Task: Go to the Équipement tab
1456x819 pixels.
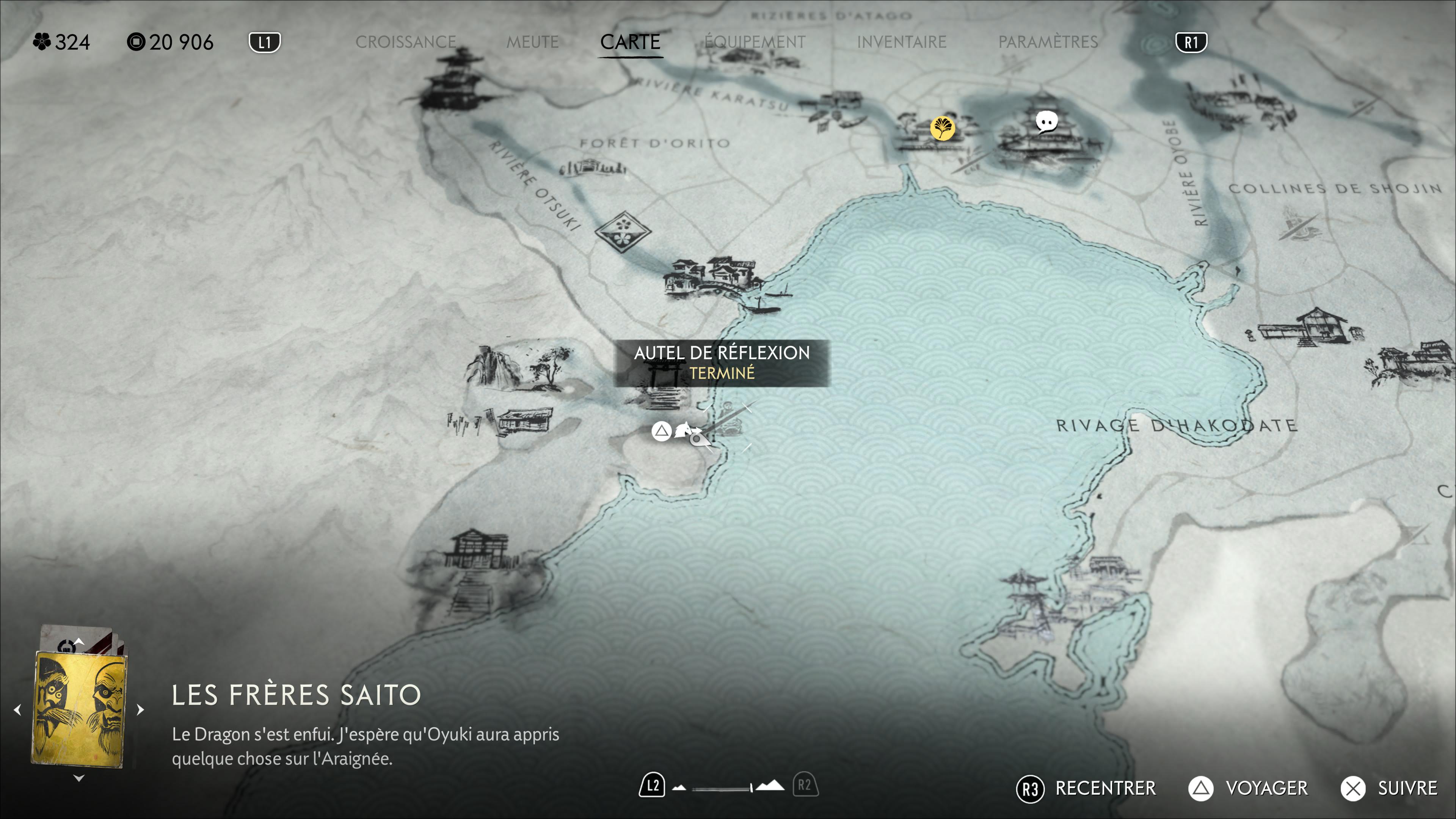Action: [x=755, y=42]
